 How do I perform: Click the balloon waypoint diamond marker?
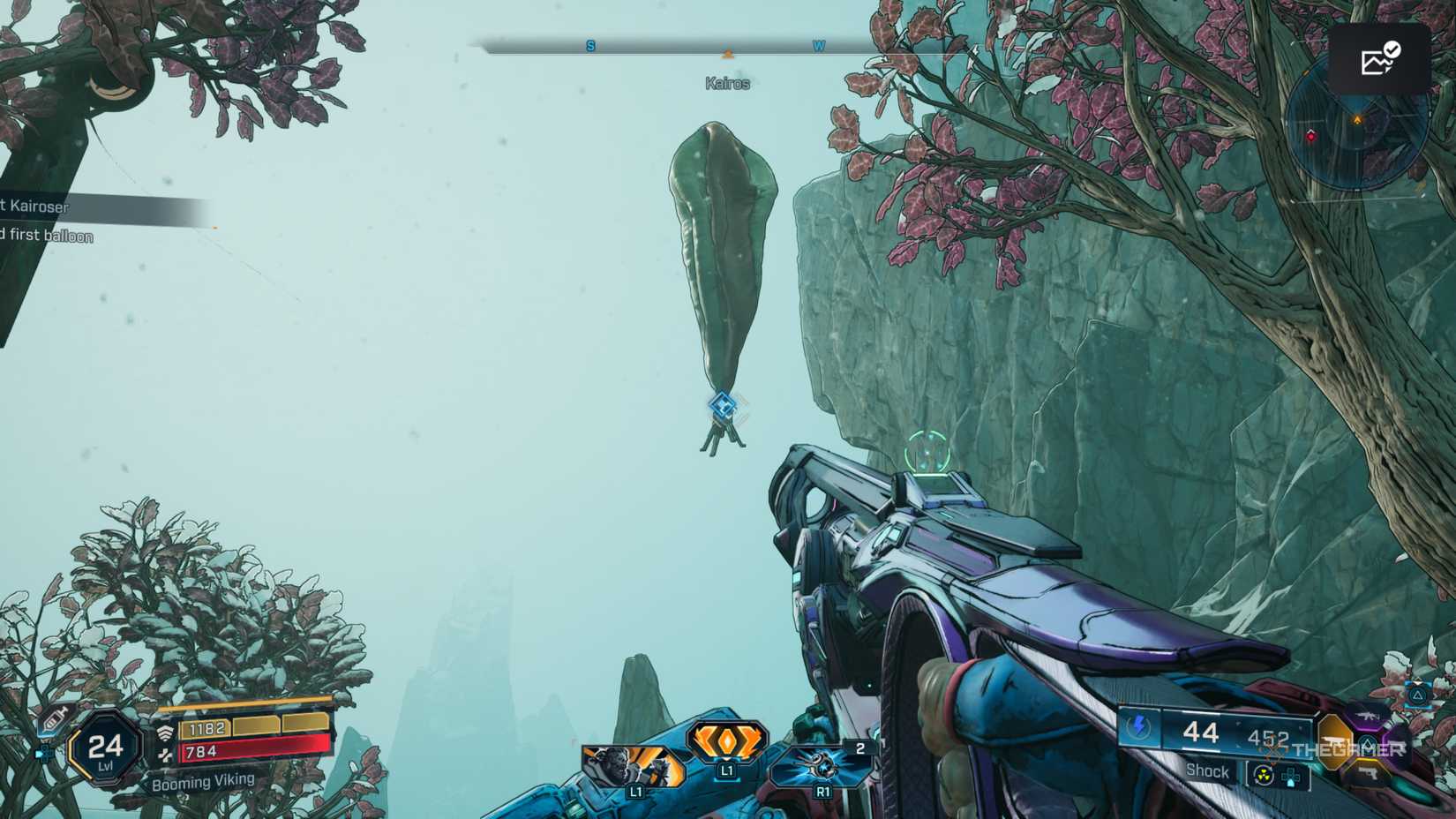[724, 406]
